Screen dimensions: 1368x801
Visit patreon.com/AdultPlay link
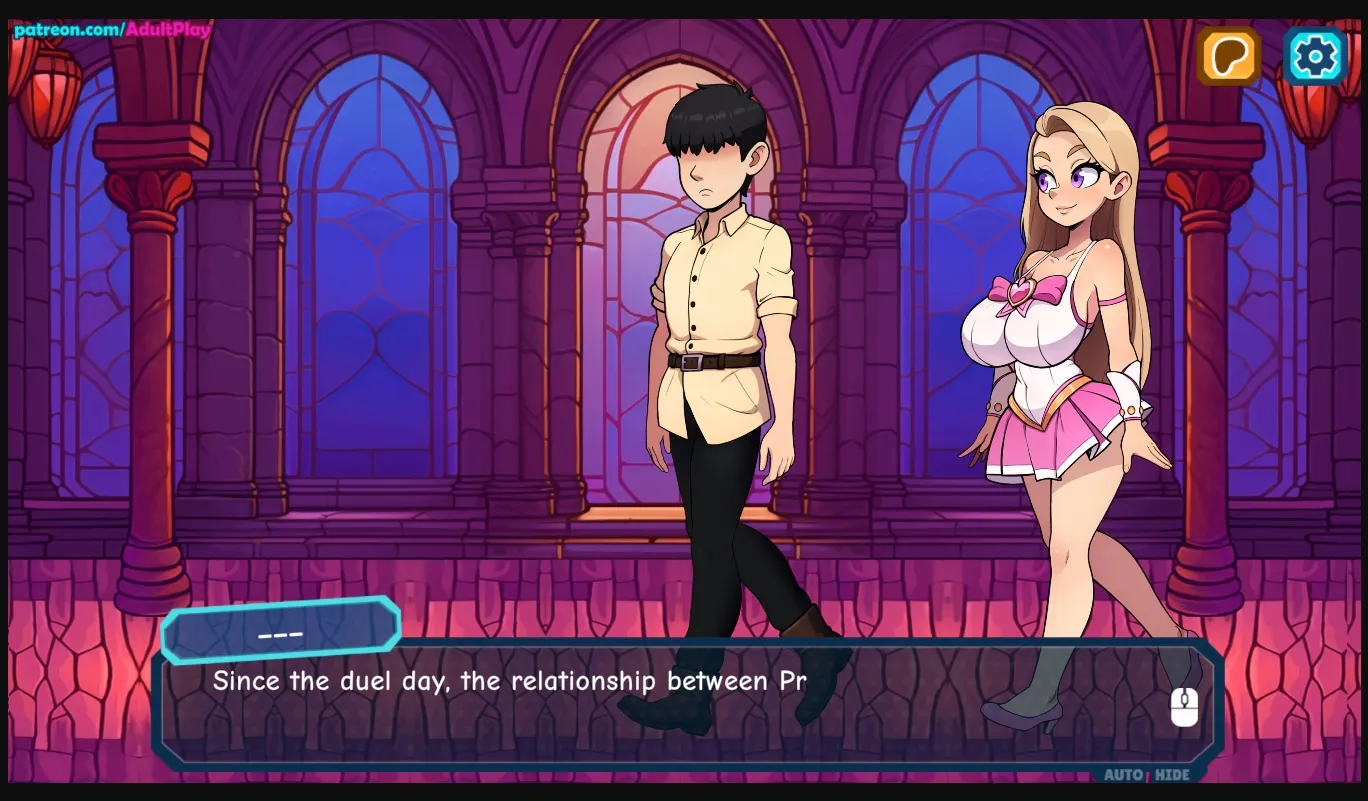pyautogui.click(x=107, y=30)
